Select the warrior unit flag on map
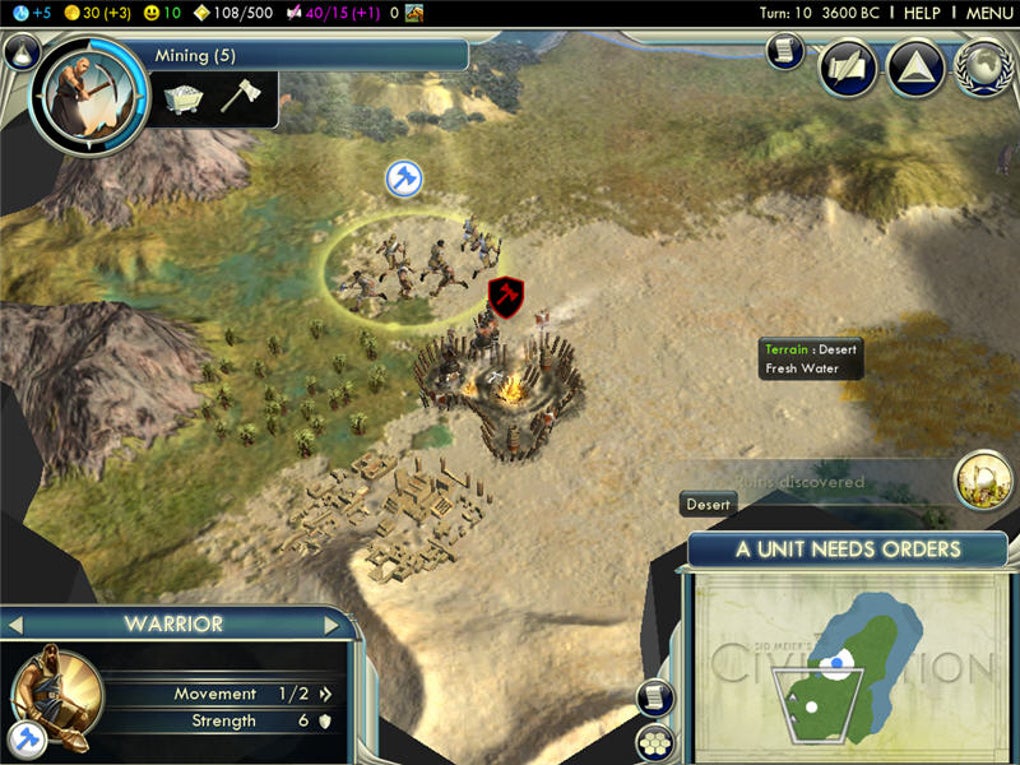1020x765 pixels. [x=404, y=179]
